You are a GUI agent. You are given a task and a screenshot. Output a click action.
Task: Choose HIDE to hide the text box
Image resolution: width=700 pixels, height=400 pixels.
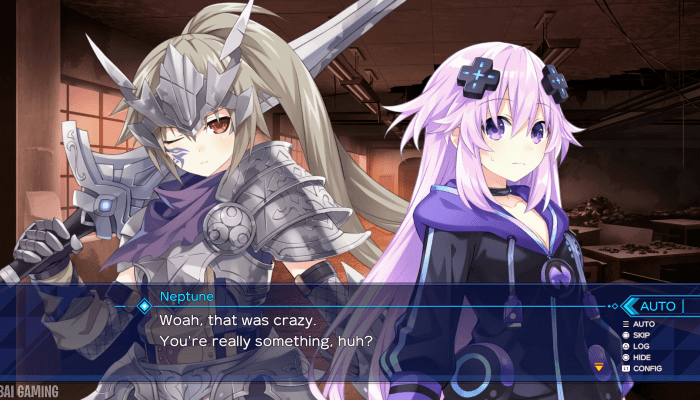638,357
